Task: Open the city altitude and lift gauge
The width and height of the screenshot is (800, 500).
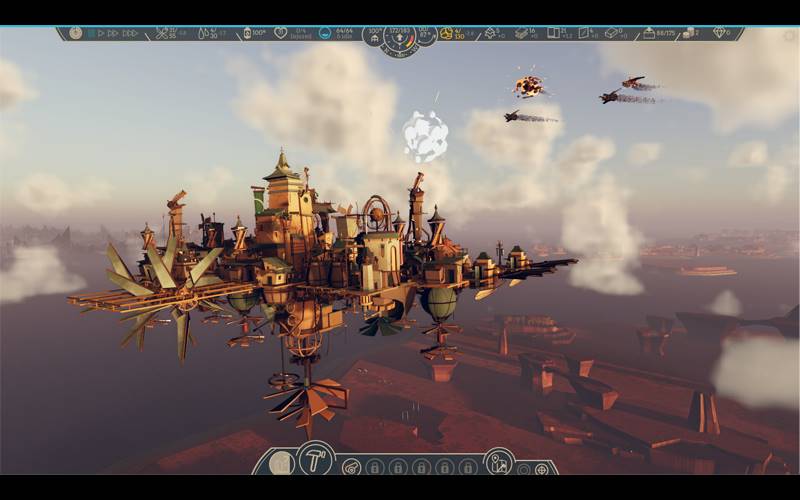Action: (400, 40)
